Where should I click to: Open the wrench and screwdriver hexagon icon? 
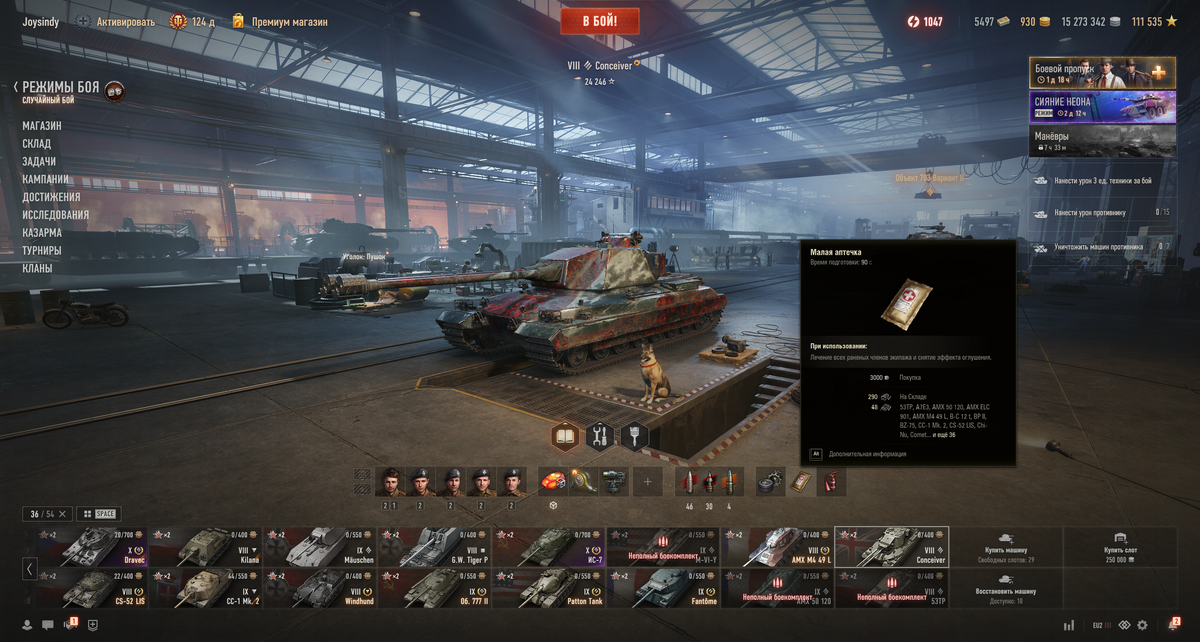click(600, 436)
